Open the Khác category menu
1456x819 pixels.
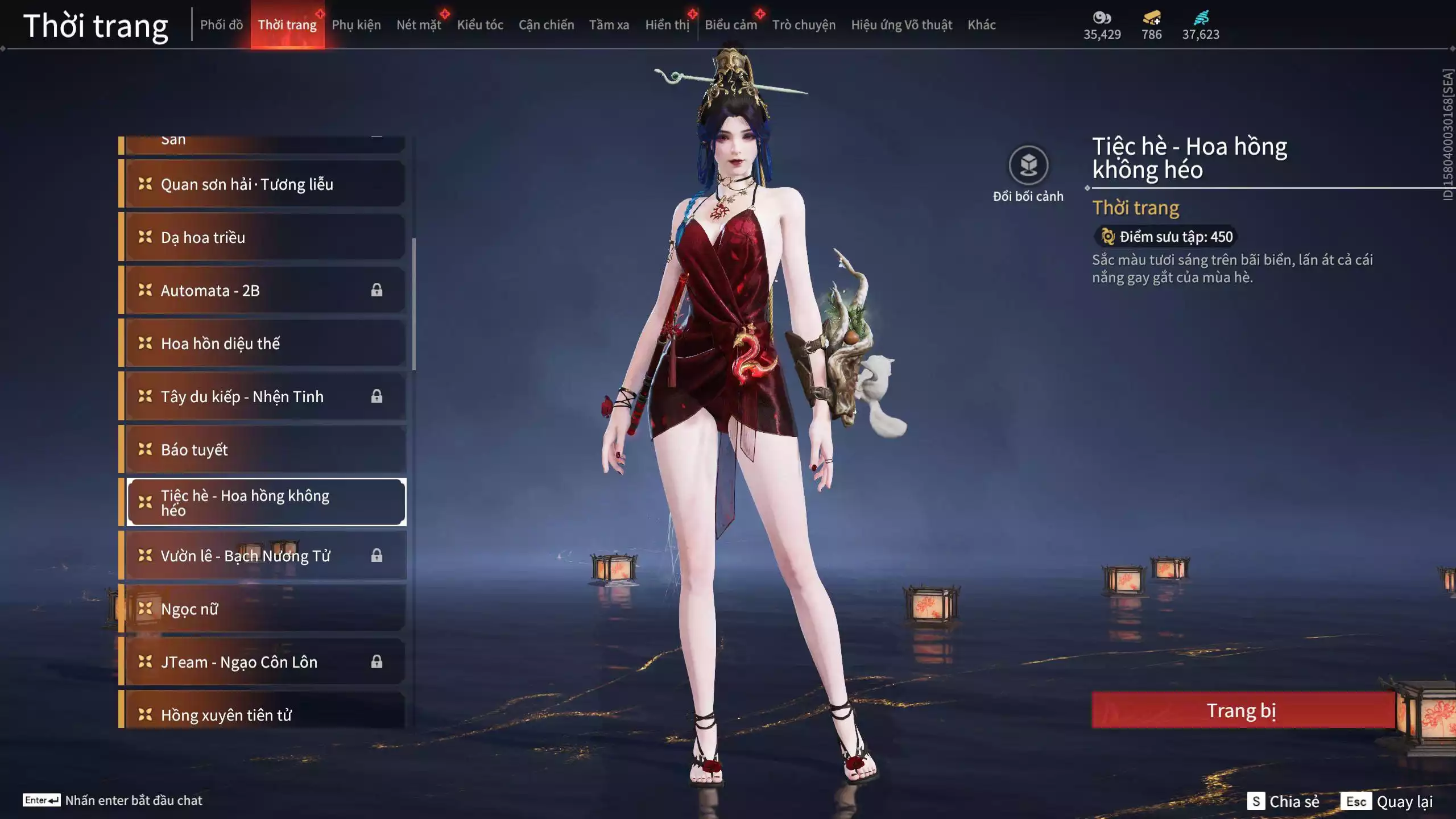[x=982, y=24]
